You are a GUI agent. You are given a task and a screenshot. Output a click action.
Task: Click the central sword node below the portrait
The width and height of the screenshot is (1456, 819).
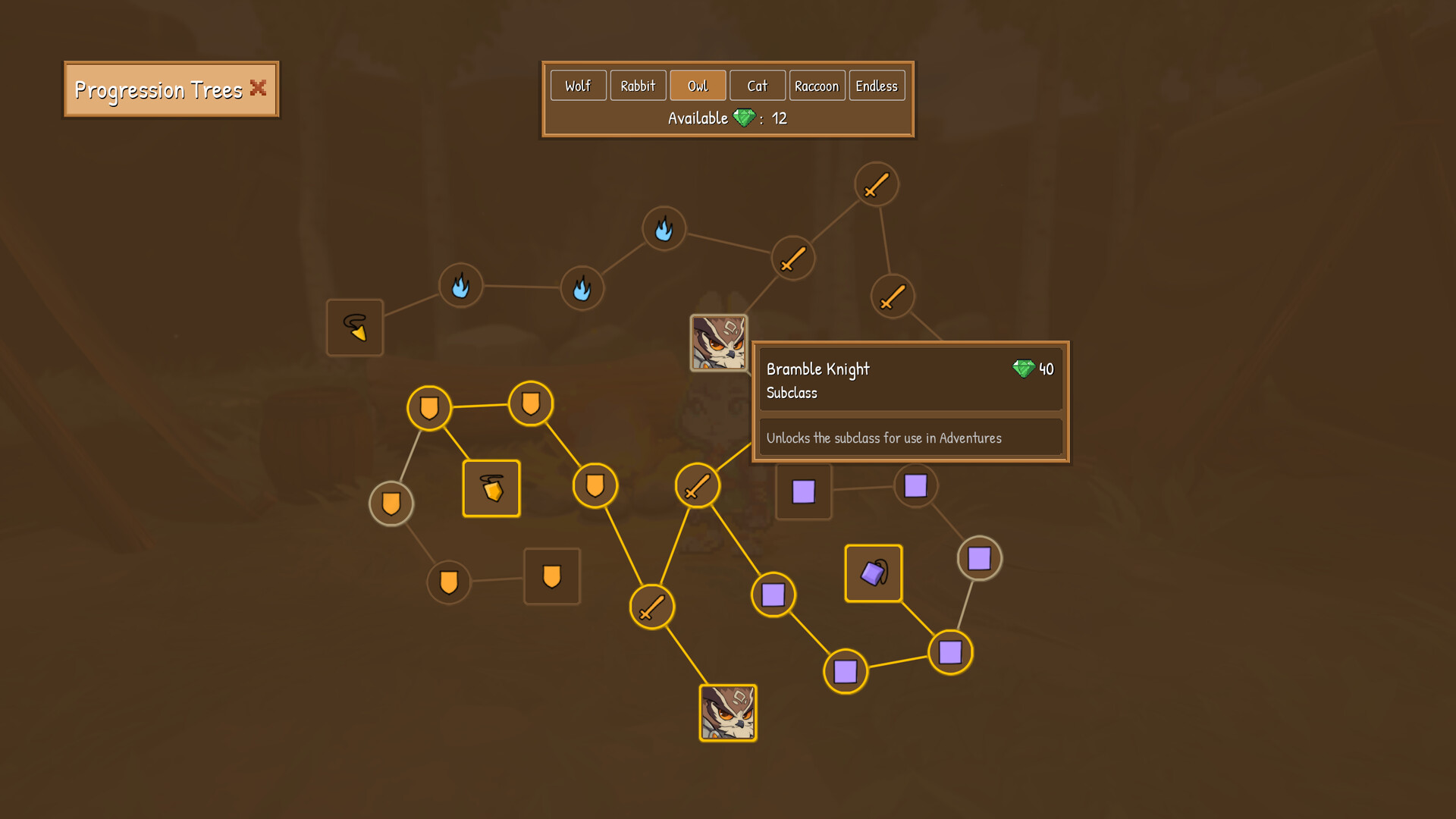click(698, 486)
